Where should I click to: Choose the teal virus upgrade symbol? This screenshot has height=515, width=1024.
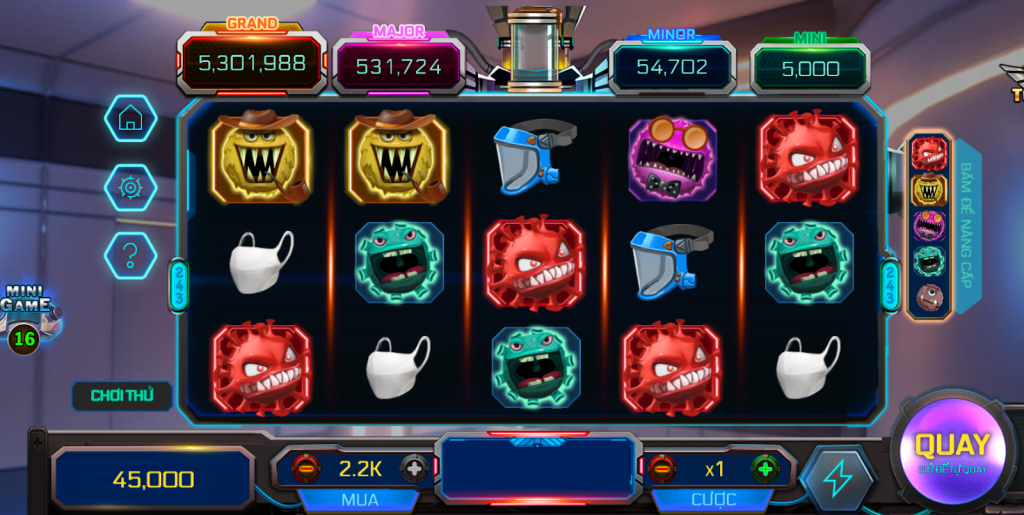(929, 261)
